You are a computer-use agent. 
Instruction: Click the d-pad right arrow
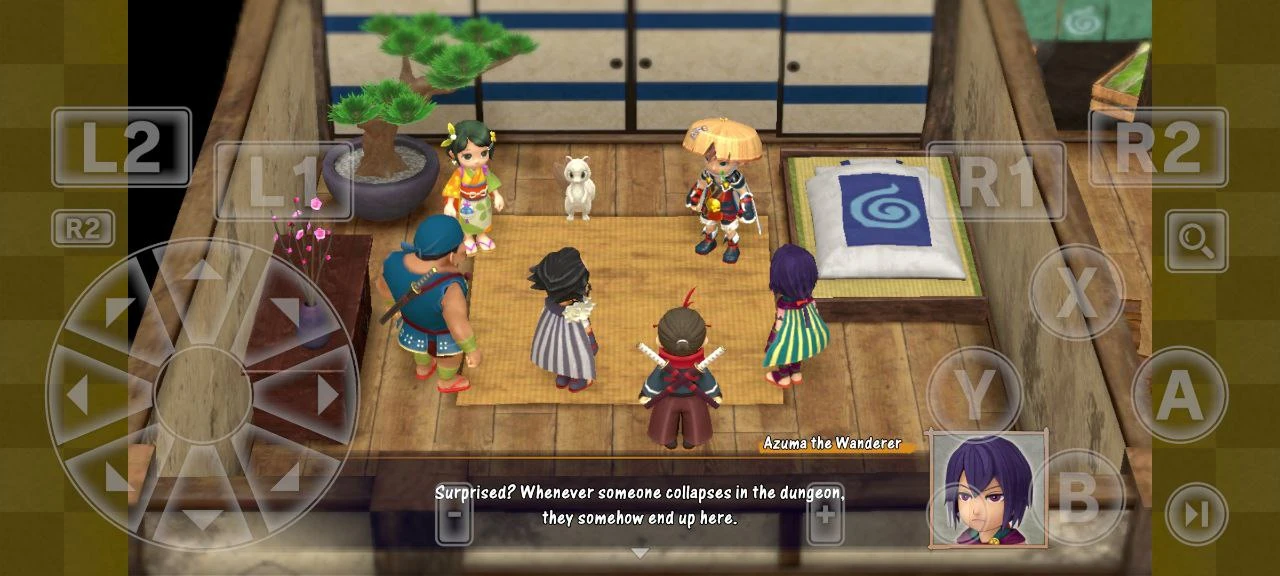click(327, 395)
